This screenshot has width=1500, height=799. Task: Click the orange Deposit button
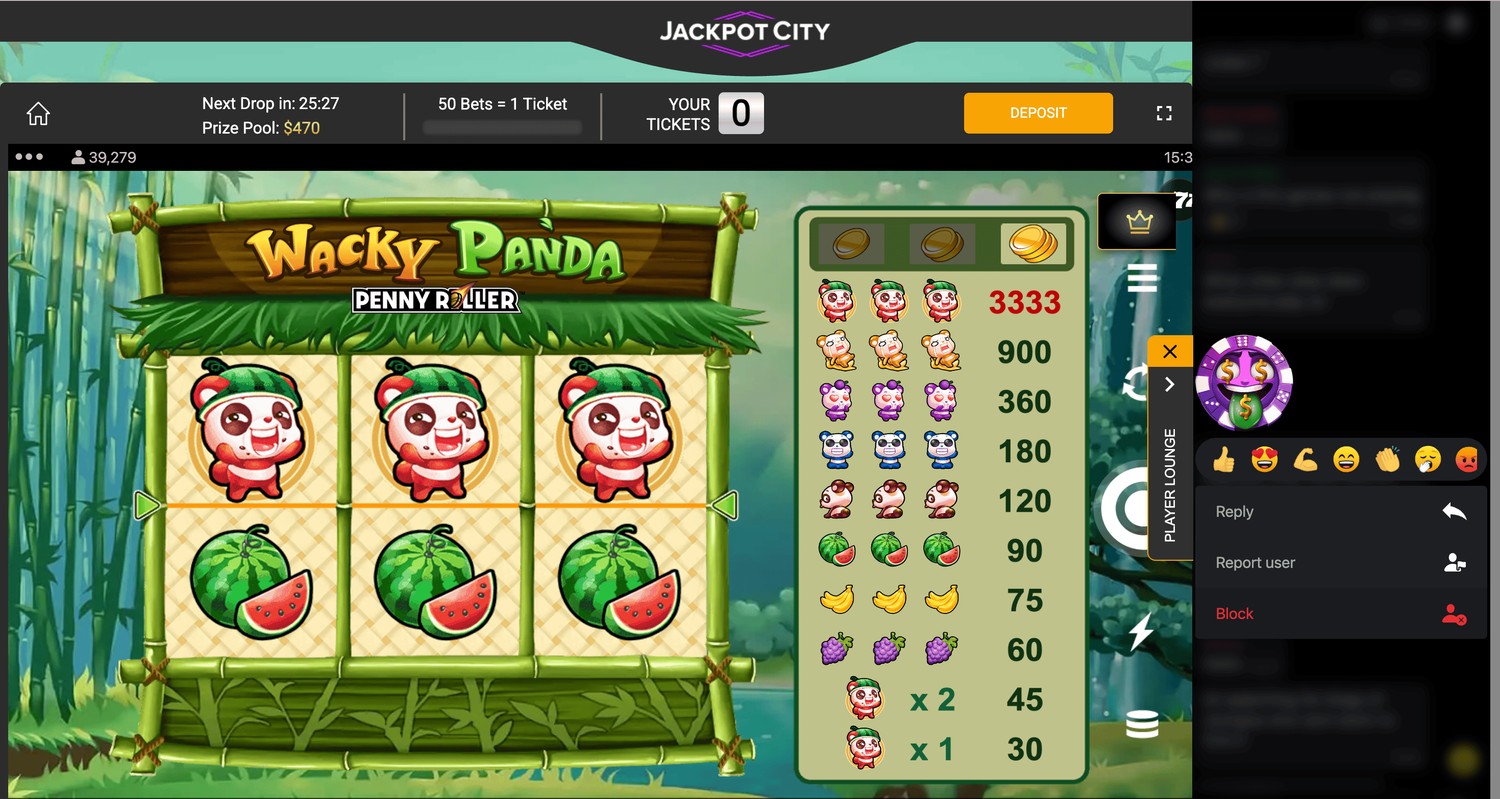(x=1038, y=113)
